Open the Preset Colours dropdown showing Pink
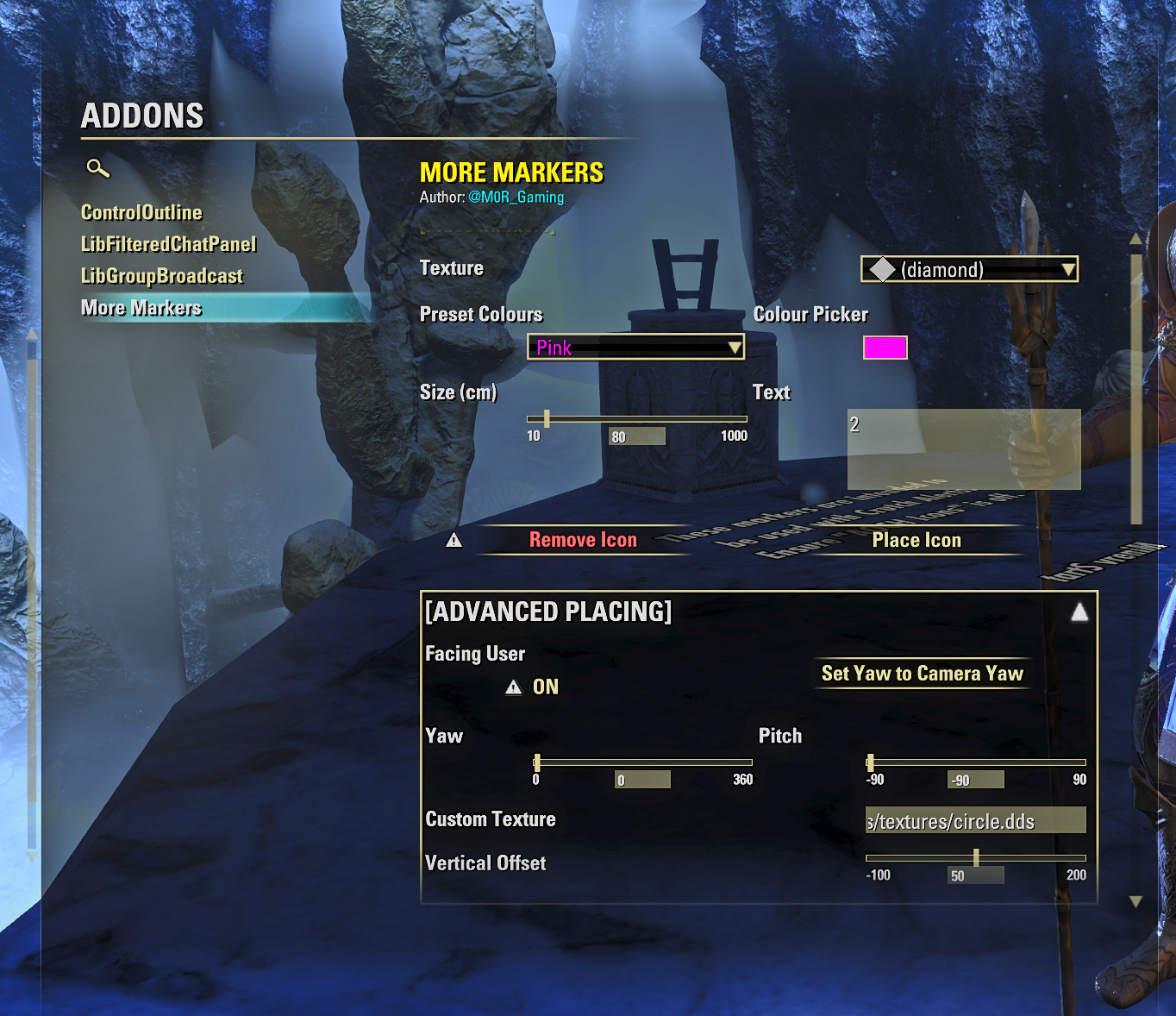Viewport: 1176px width, 1016px height. point(635,348)
